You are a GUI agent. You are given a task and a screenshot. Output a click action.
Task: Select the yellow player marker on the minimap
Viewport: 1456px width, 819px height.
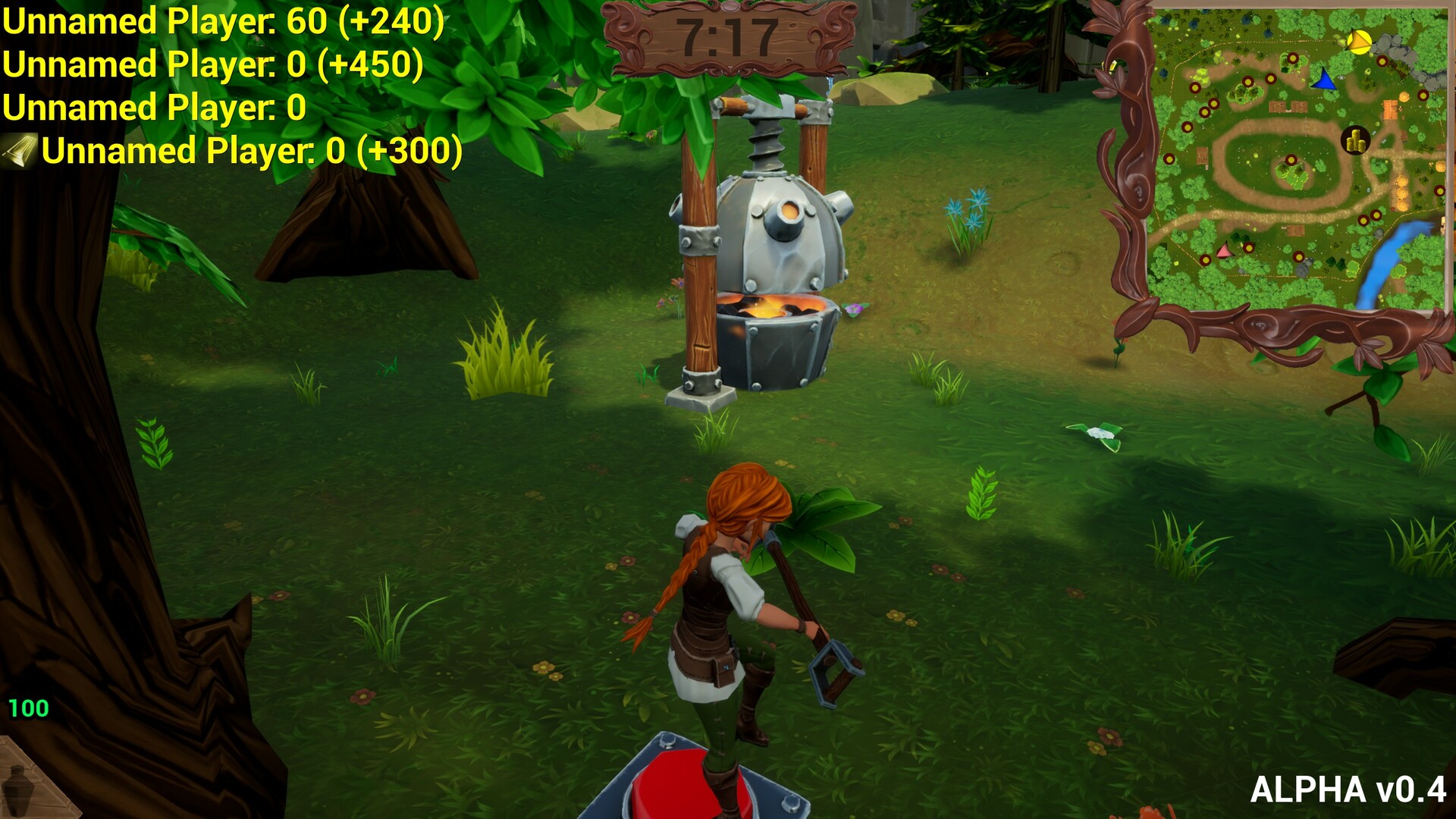[x=1358, y=41]
